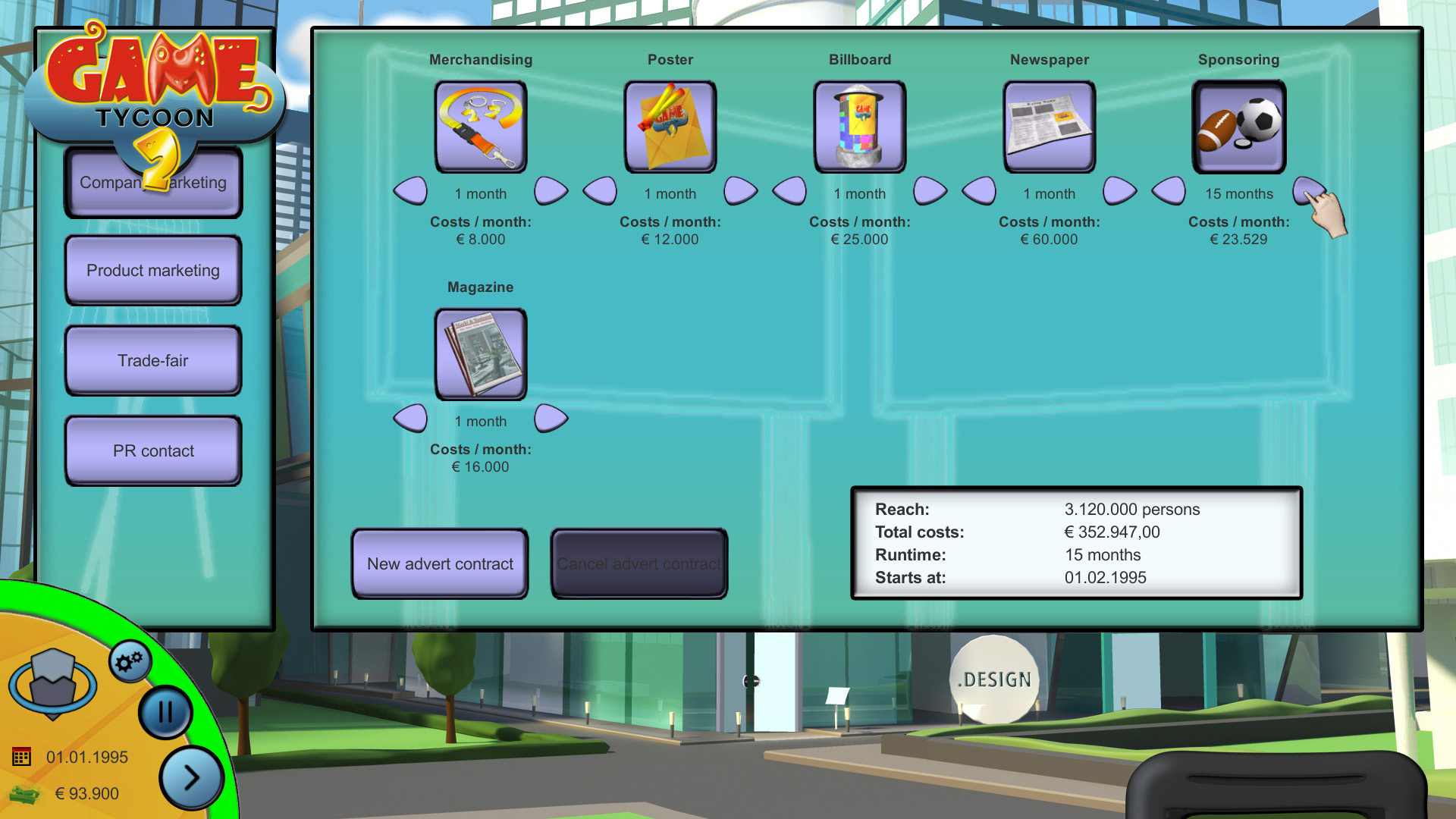
Task: Increase Newspaper duration with right arrow
Action: click(x=1119, y=191)
